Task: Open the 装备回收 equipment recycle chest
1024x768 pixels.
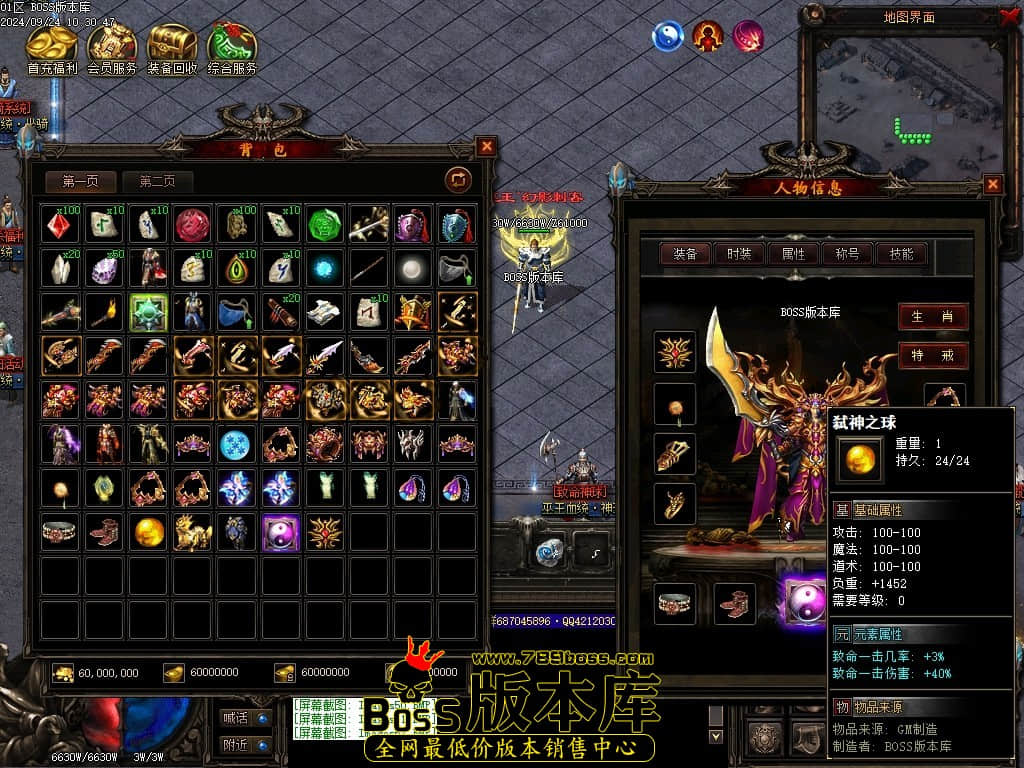Action: [172, 49]
